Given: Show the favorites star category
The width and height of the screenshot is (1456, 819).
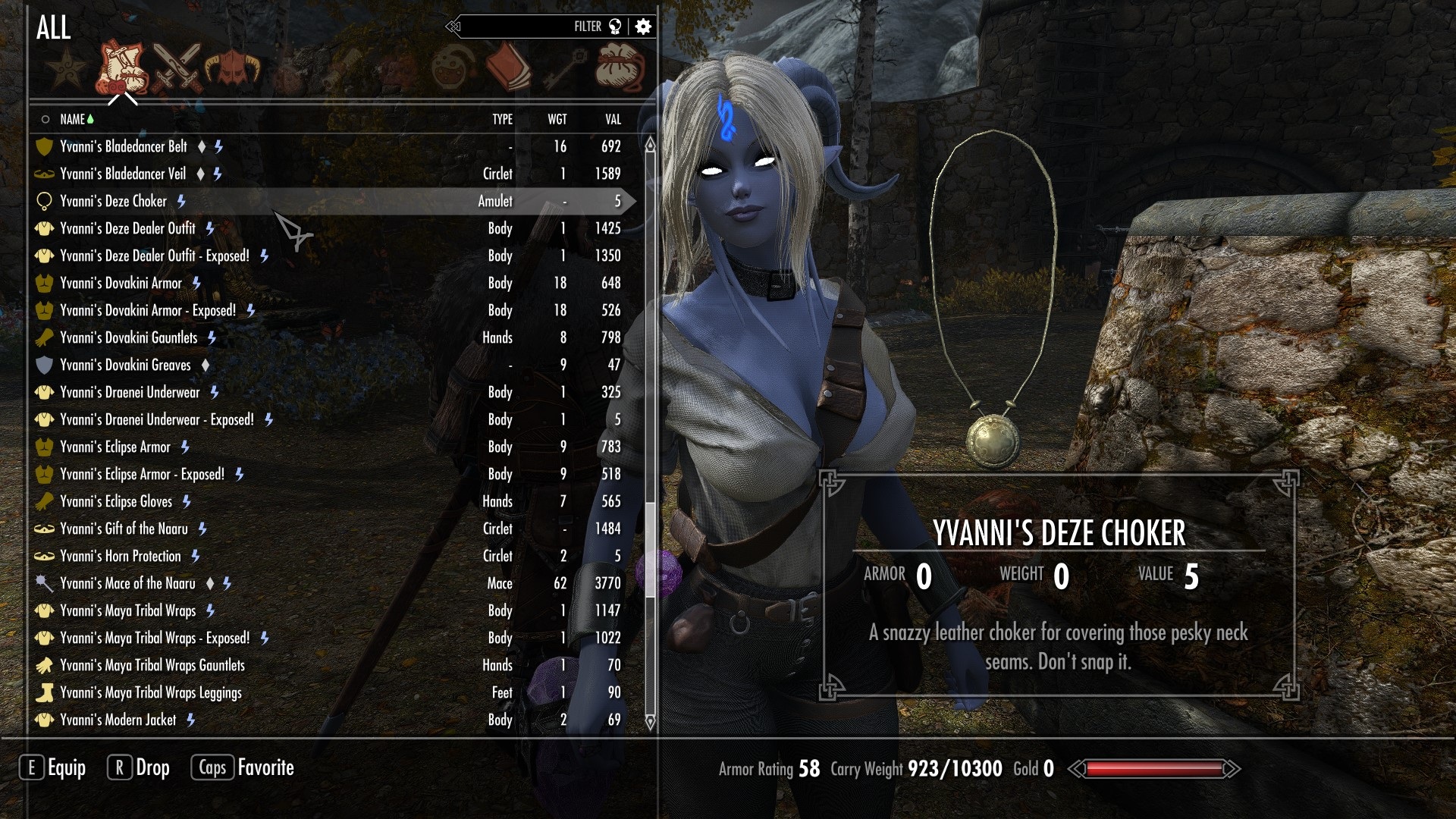Looking at the screenshot, I should pyautogui.click(x=67, y=68).
